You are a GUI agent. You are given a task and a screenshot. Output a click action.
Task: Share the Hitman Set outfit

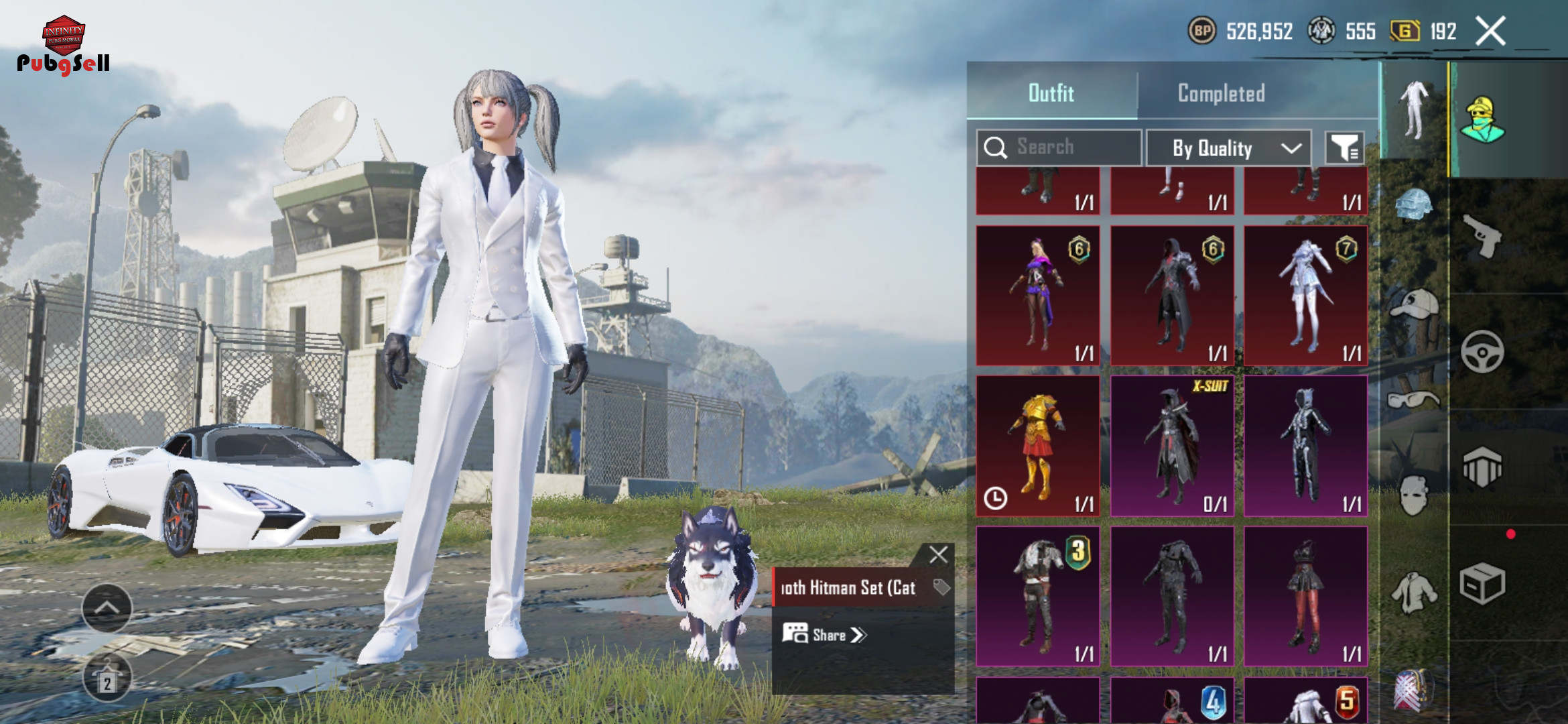point(825,635)
